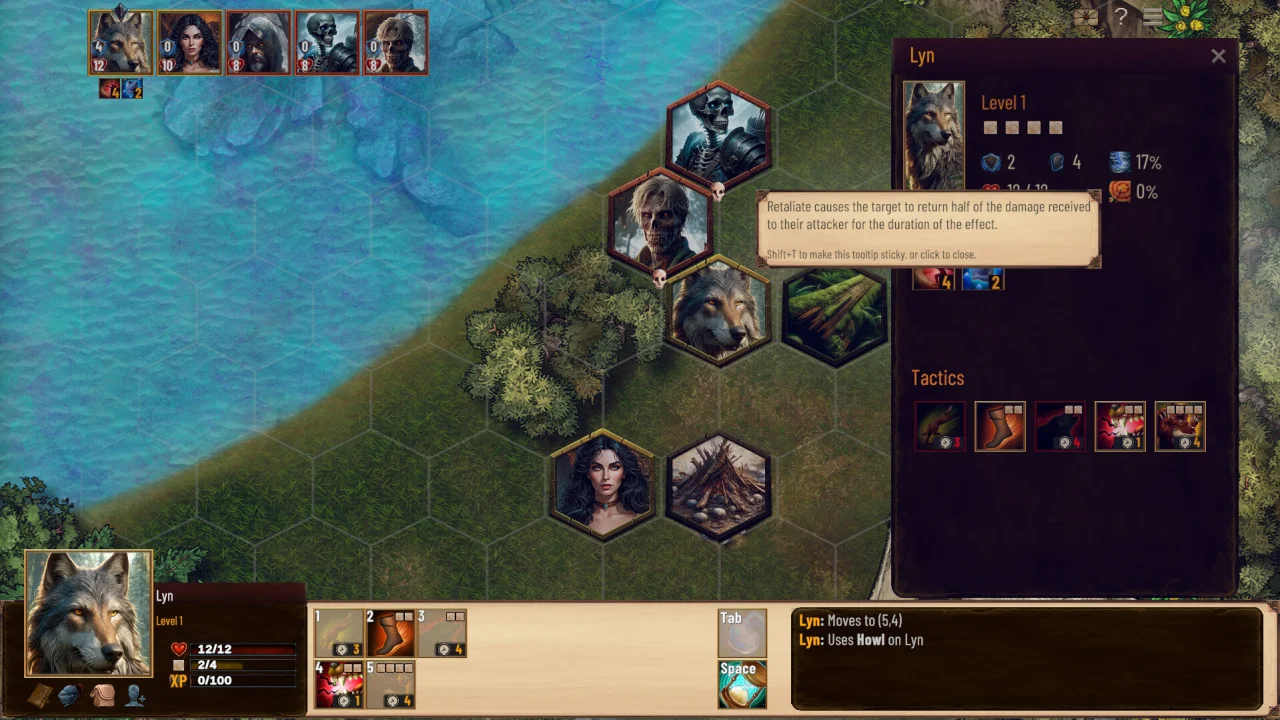Click the character silhouette plus icon

point(135,696)
